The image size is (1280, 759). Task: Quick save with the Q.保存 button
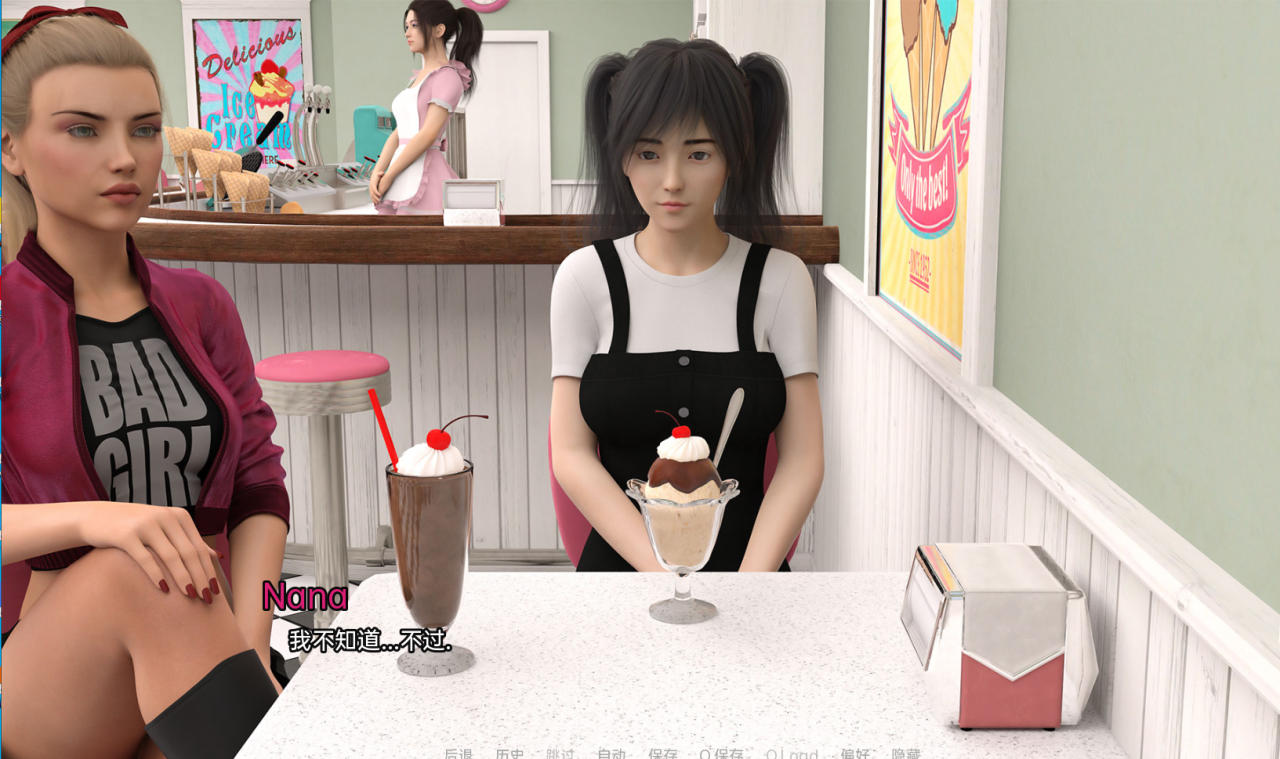[721, 754]
